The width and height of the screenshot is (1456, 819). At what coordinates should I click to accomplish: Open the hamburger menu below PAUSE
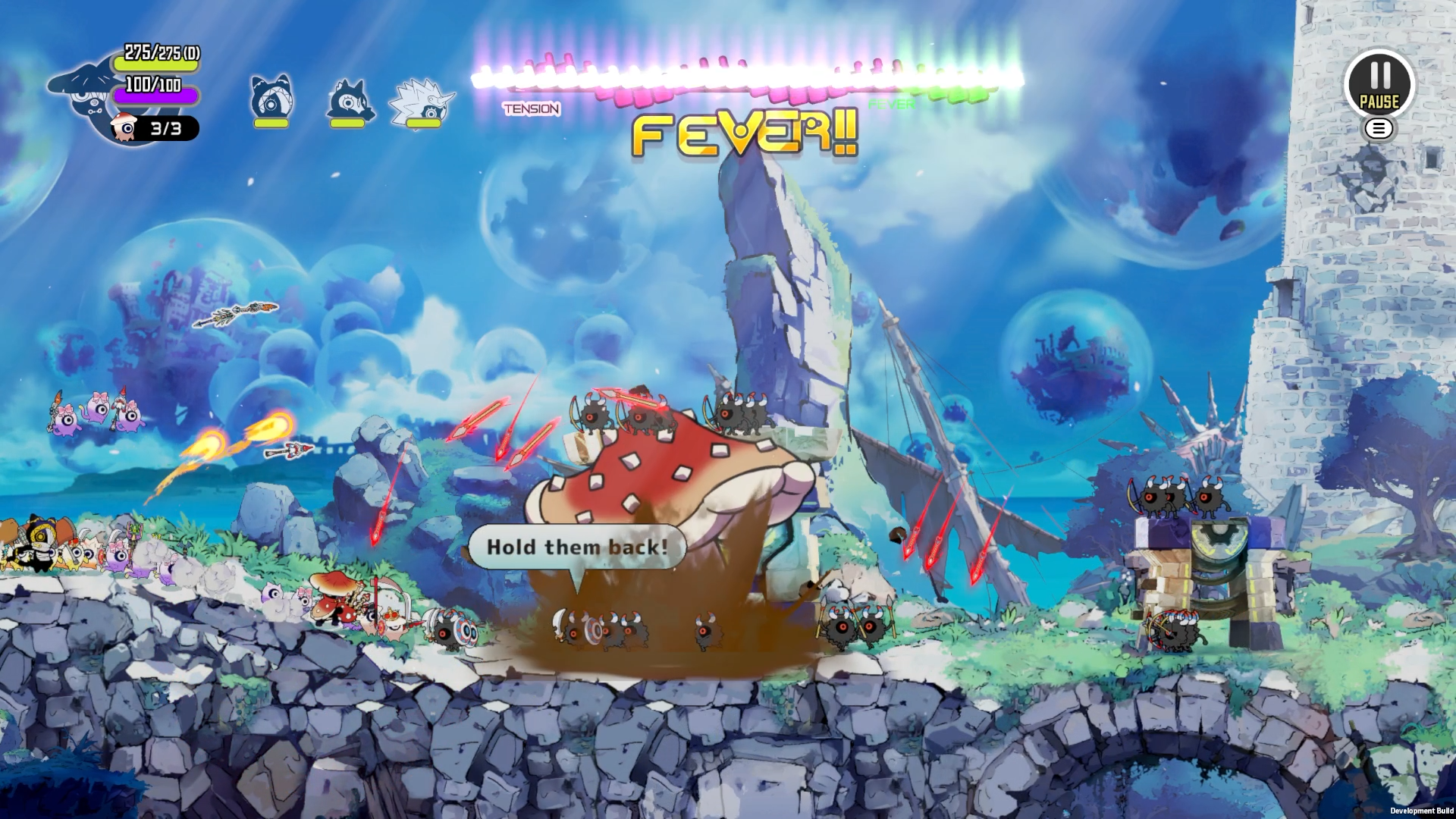[1379, 129]
